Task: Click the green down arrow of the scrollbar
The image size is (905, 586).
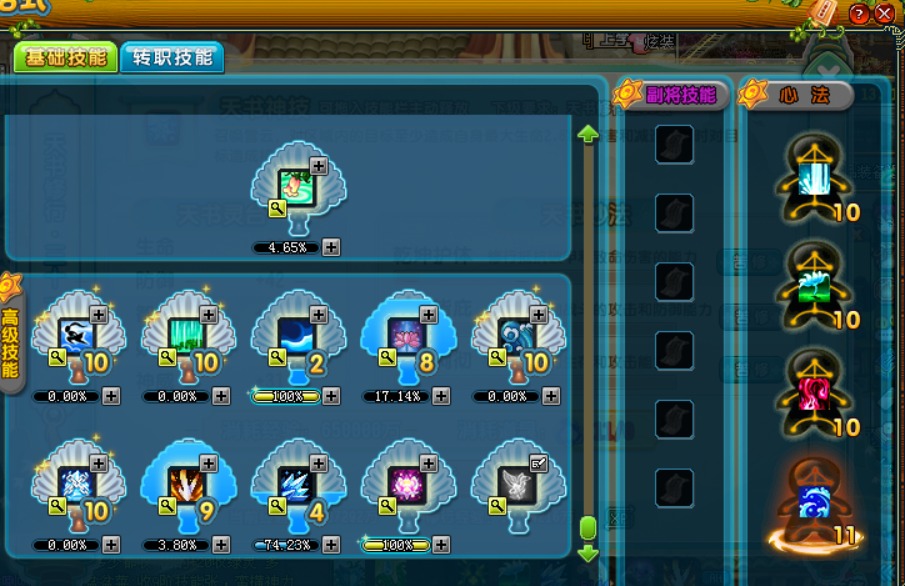Action: point(588,553)
